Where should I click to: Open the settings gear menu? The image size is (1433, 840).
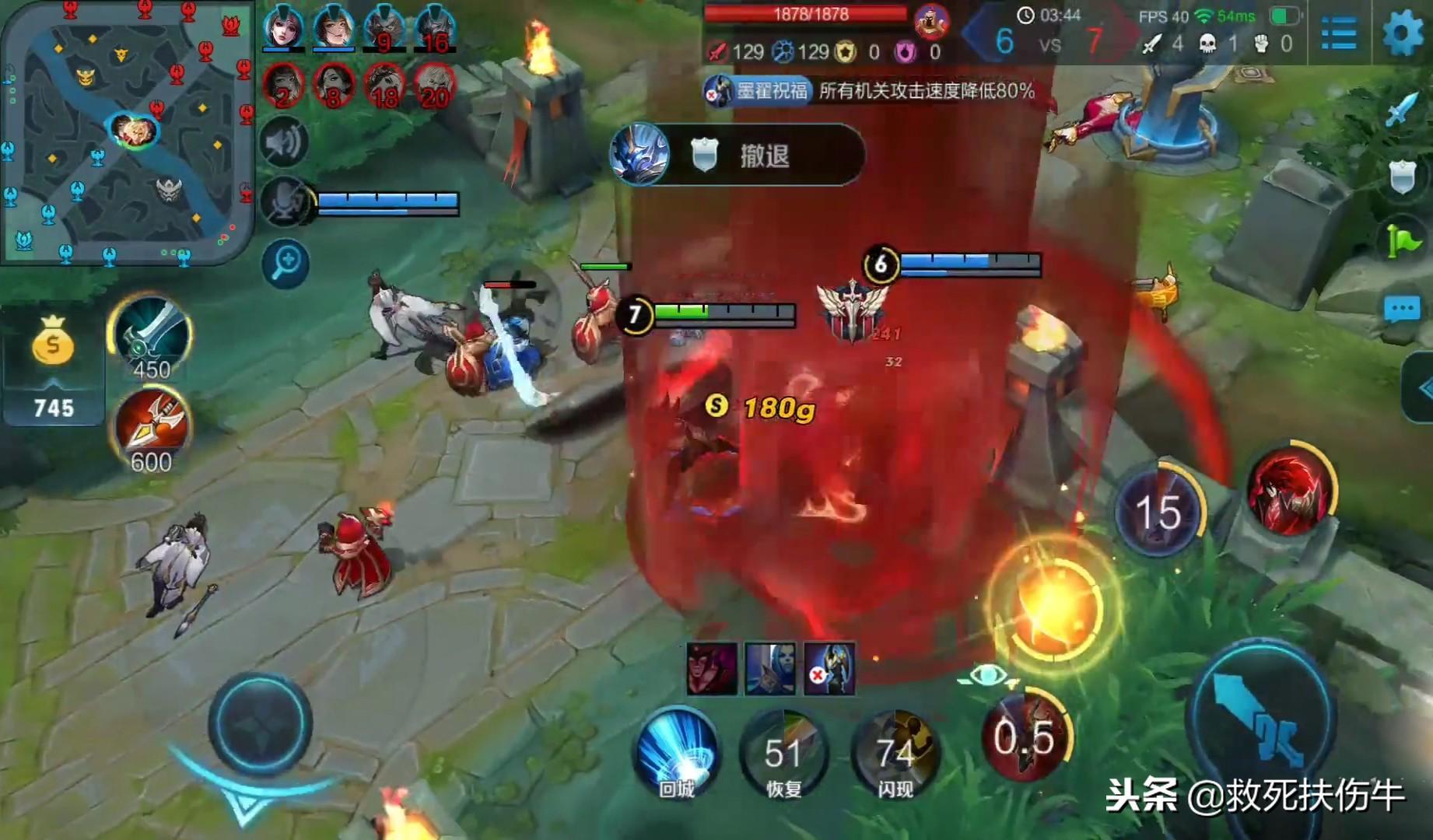[x=1402, y=32]
